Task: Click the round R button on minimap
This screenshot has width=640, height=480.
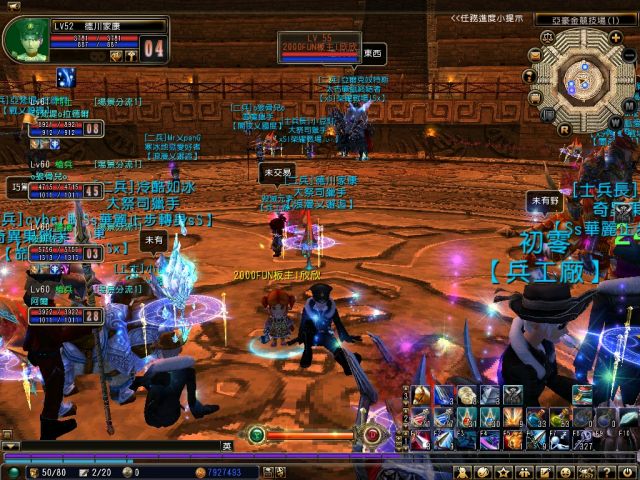Action: pos(565,128)
